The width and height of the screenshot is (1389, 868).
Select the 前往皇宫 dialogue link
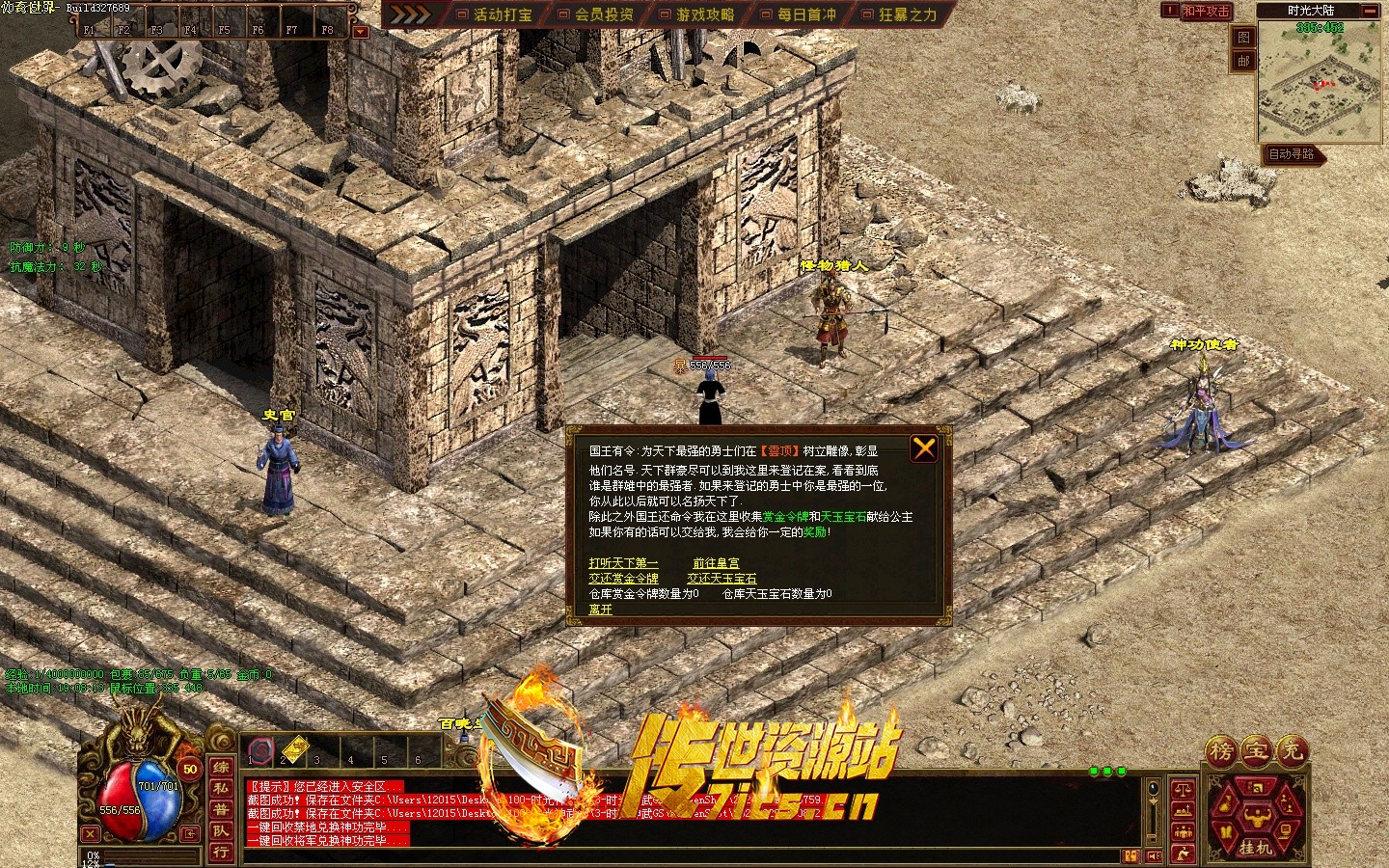tap(716, 563)
